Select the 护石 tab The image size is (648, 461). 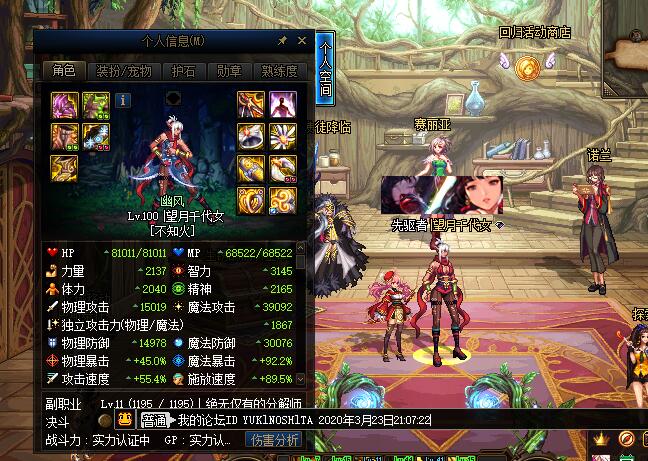tap(183, 71)
